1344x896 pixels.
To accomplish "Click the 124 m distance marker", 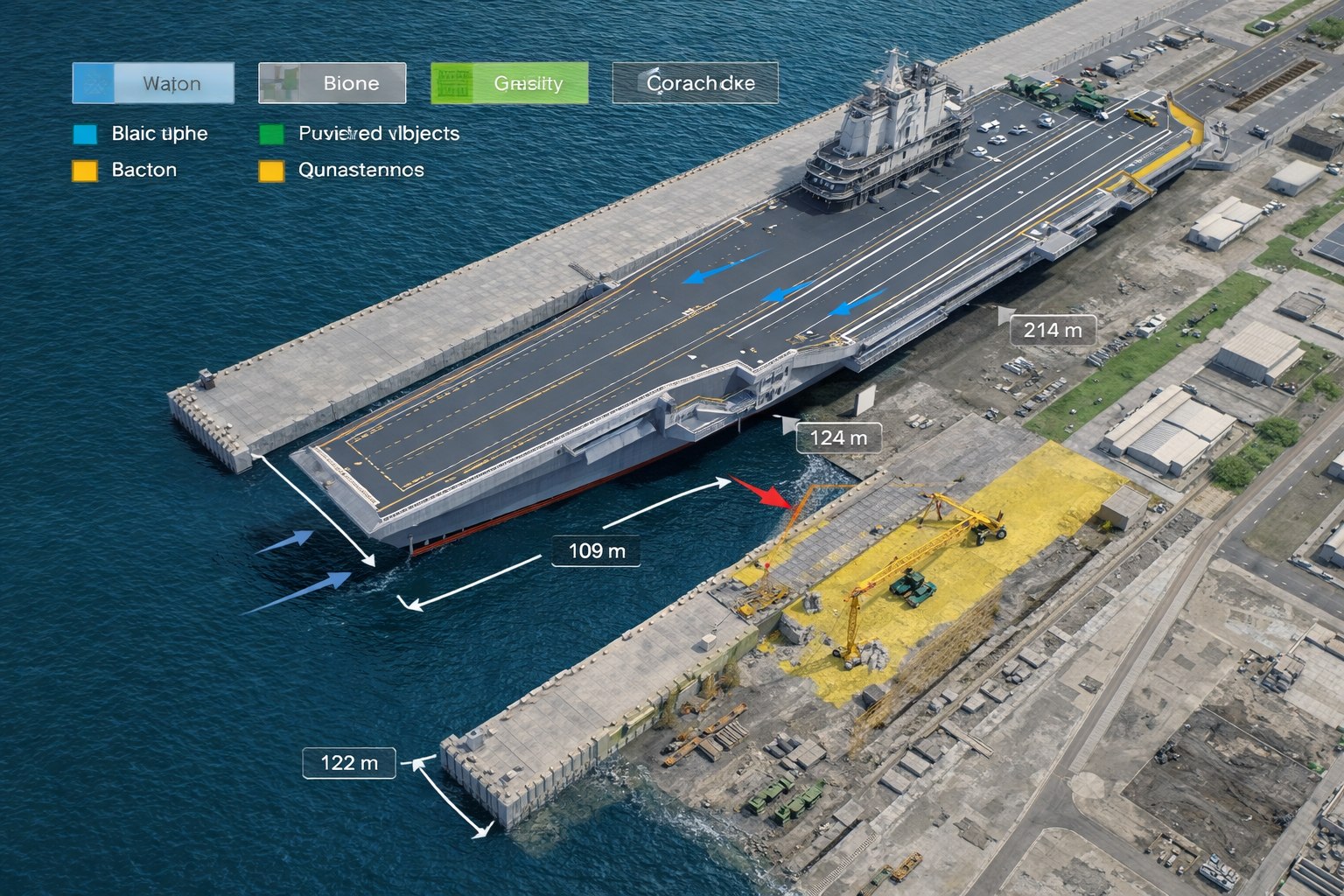I will pos(838,437).
